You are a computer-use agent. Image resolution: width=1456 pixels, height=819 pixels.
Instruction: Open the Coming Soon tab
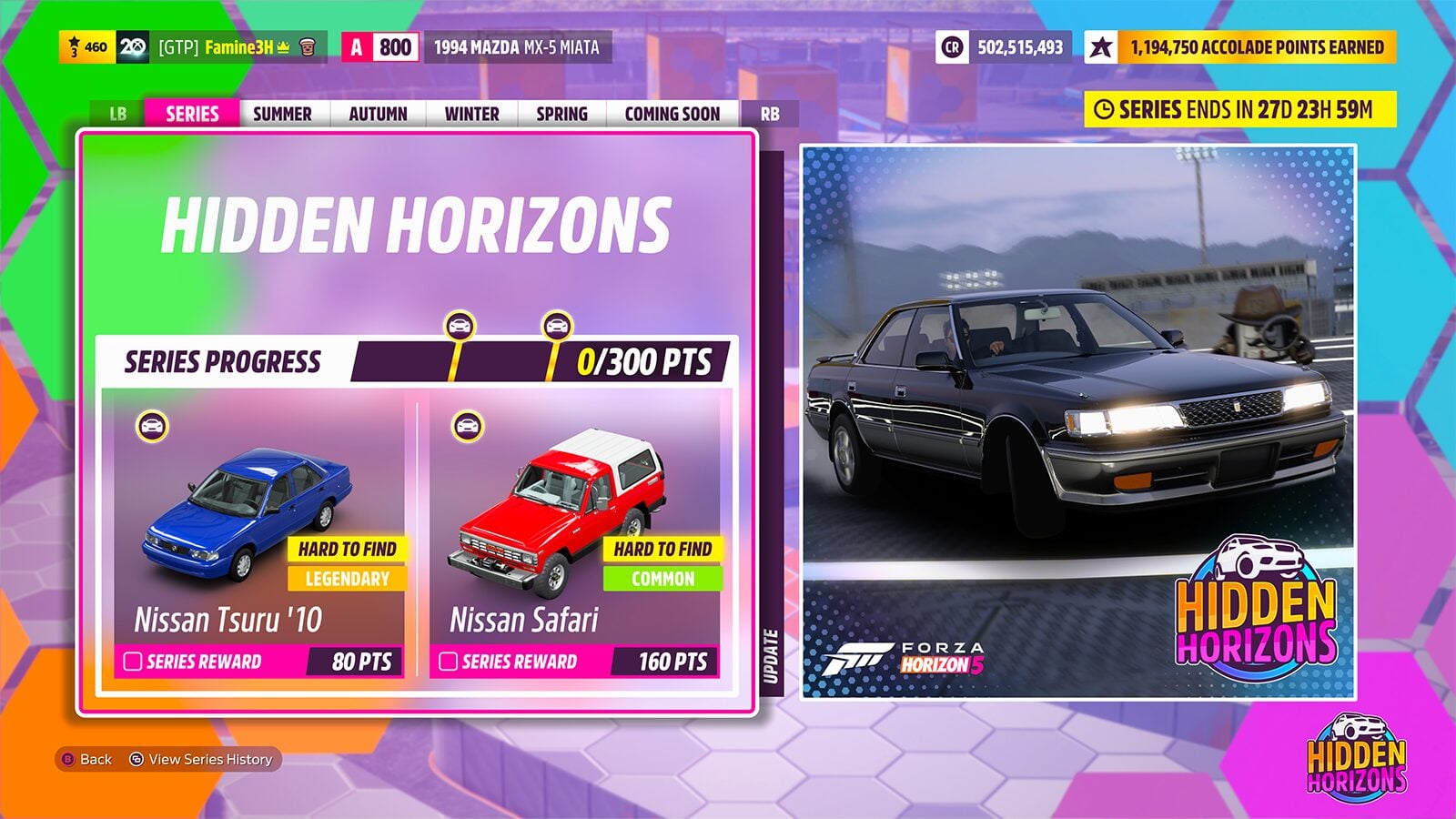tap(672, 114)
